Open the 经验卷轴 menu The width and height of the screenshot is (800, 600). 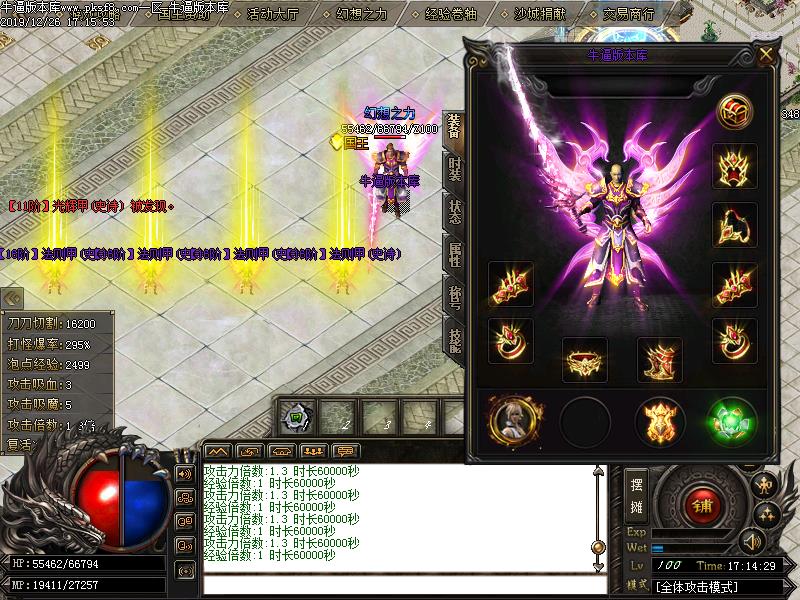[x=451, y=14]
